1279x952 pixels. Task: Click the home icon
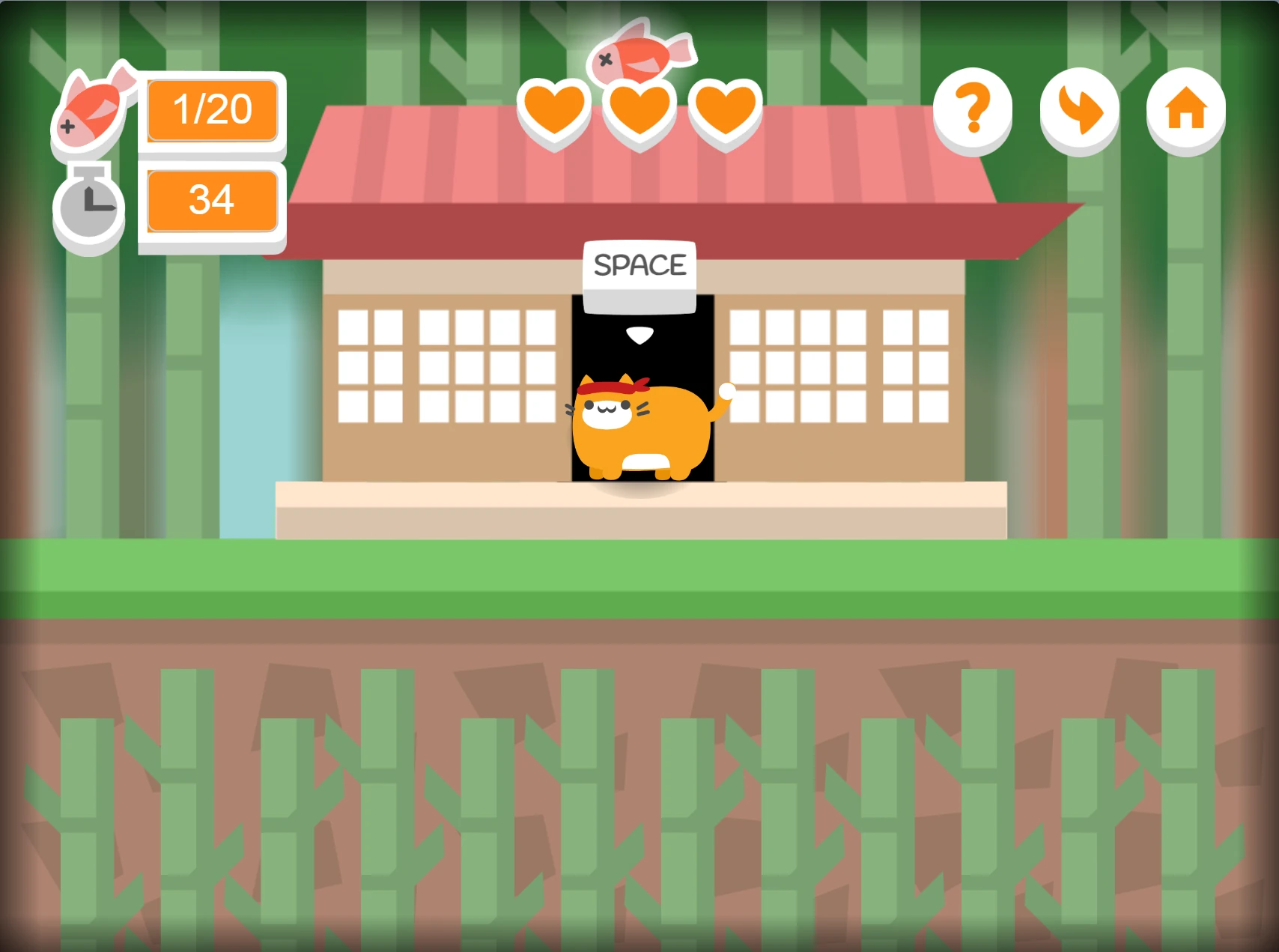click(x=1185, y=109)
